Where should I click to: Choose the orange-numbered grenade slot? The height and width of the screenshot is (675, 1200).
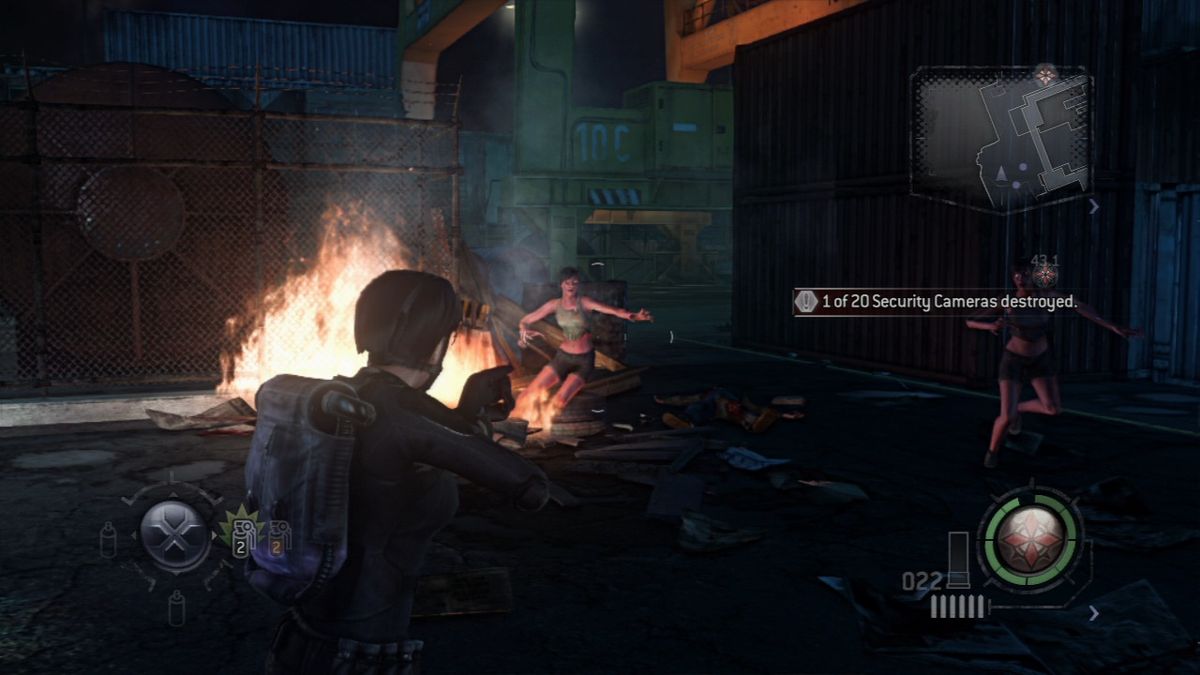[277, 538]
